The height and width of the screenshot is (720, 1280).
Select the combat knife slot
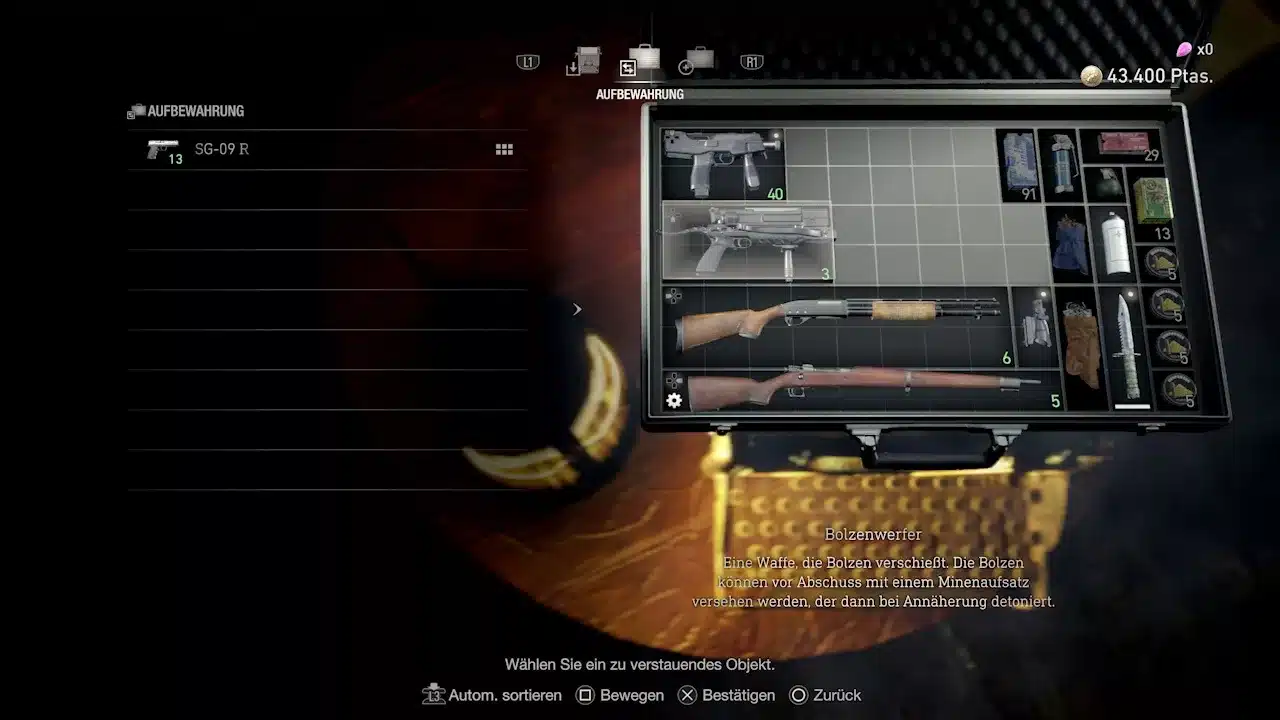[x=1125, y=348]
